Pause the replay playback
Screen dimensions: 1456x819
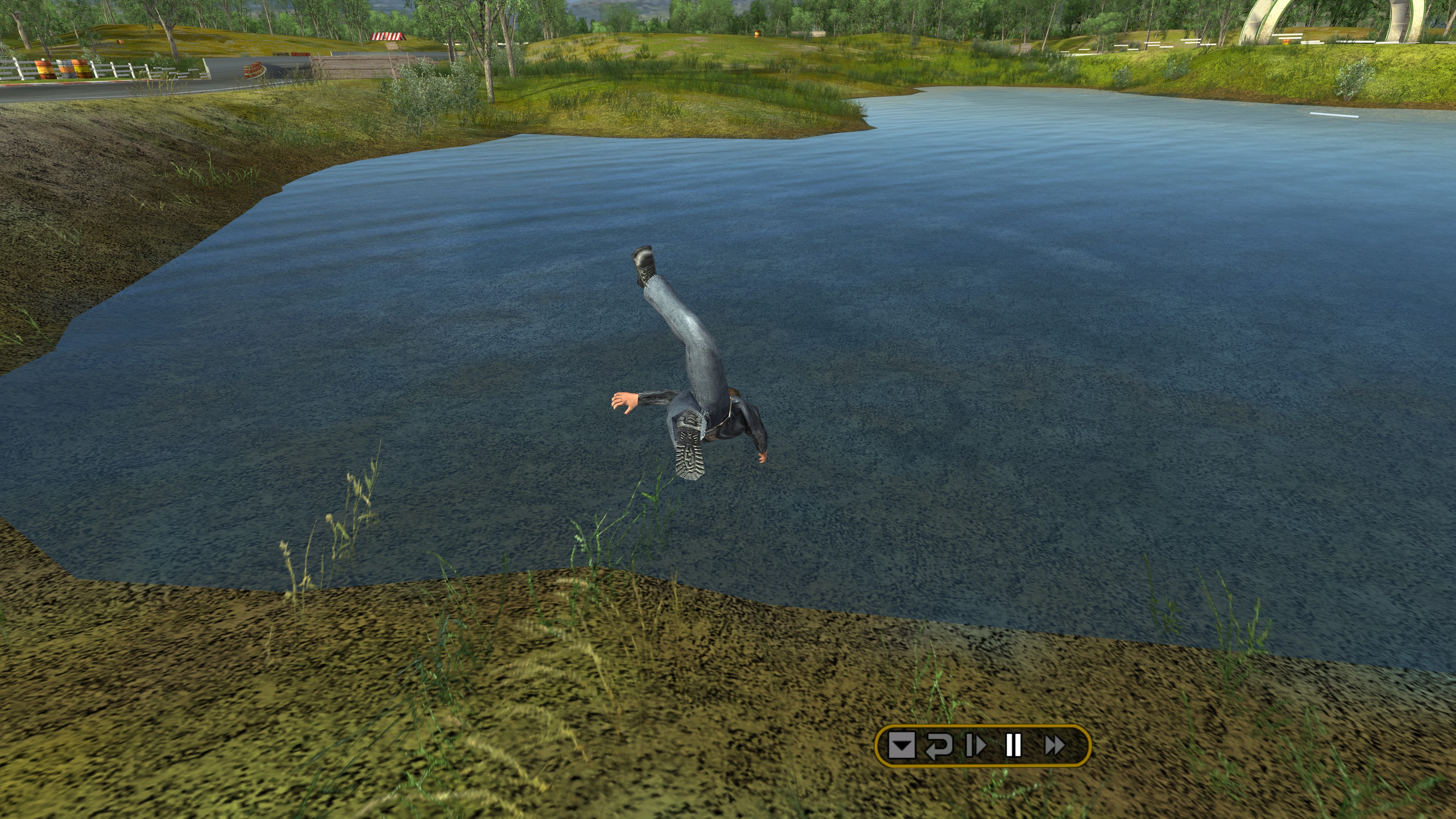coord(1014,745)
